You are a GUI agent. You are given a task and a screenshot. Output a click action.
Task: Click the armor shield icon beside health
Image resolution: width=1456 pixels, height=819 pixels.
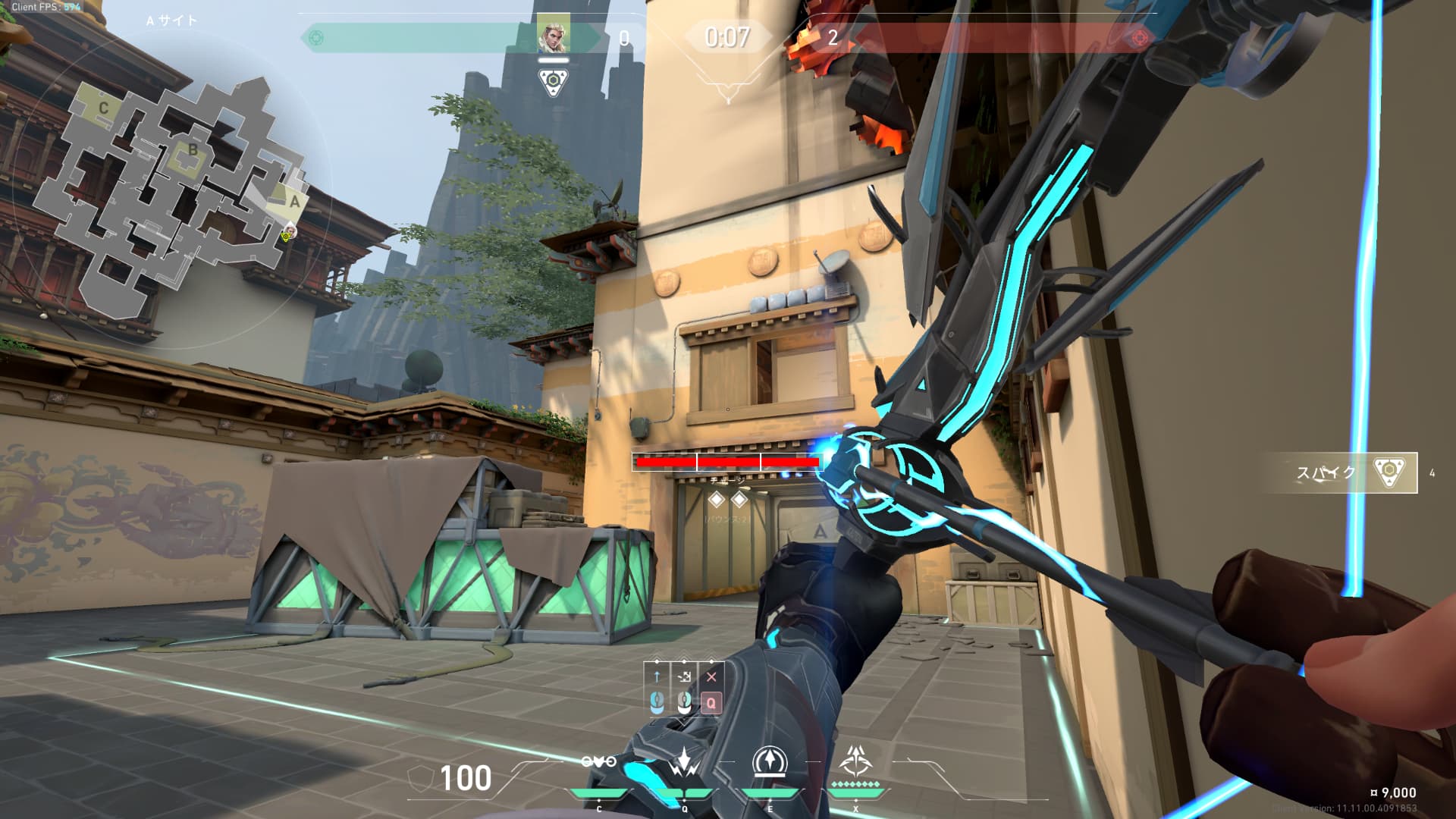420,778
